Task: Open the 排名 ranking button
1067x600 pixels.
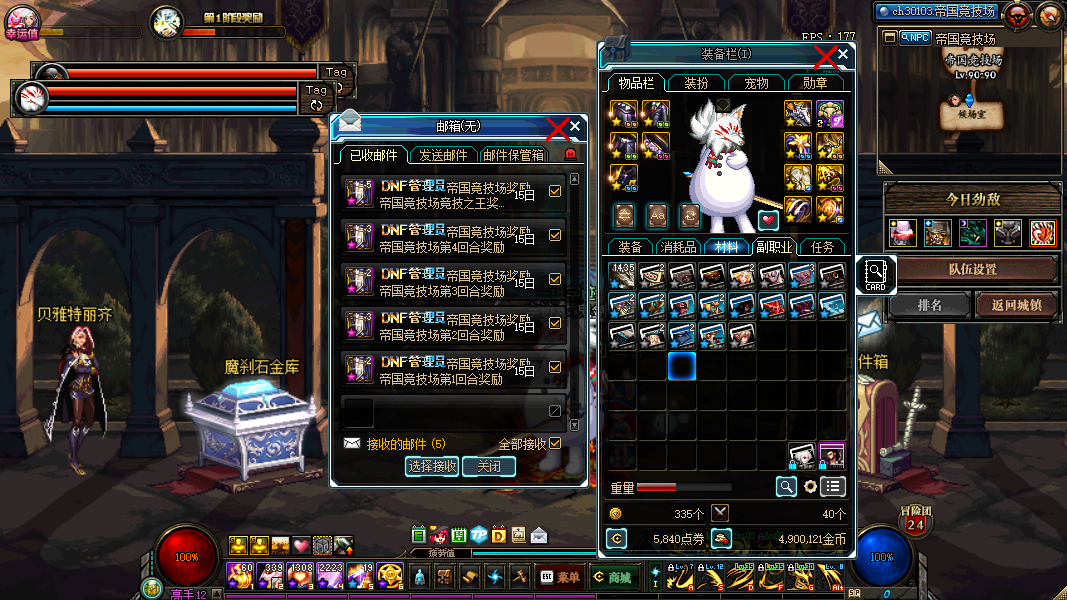Action: [x=929, y=305]
